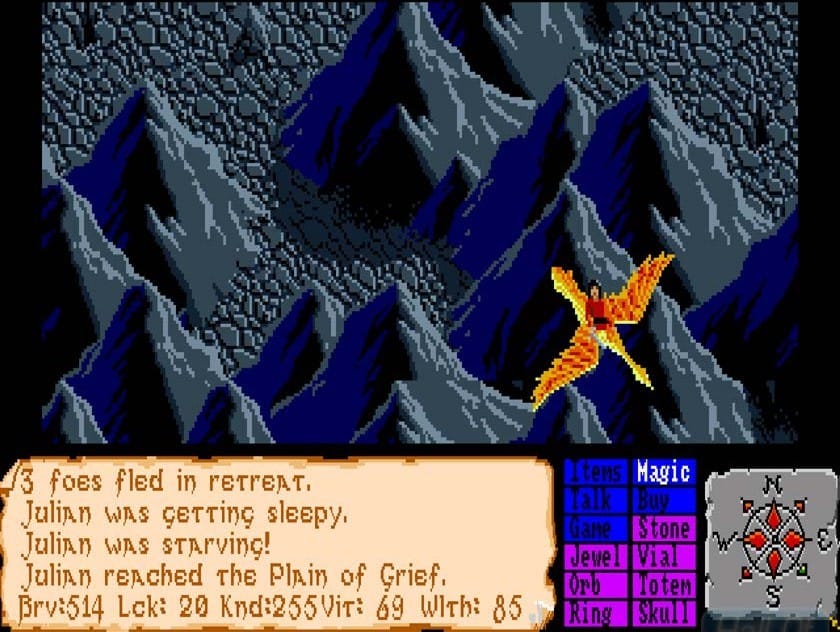The width and height of the screenshot is (840, 632).
Task: Use the Stone magic item
Action: click(x=663, y=528)
